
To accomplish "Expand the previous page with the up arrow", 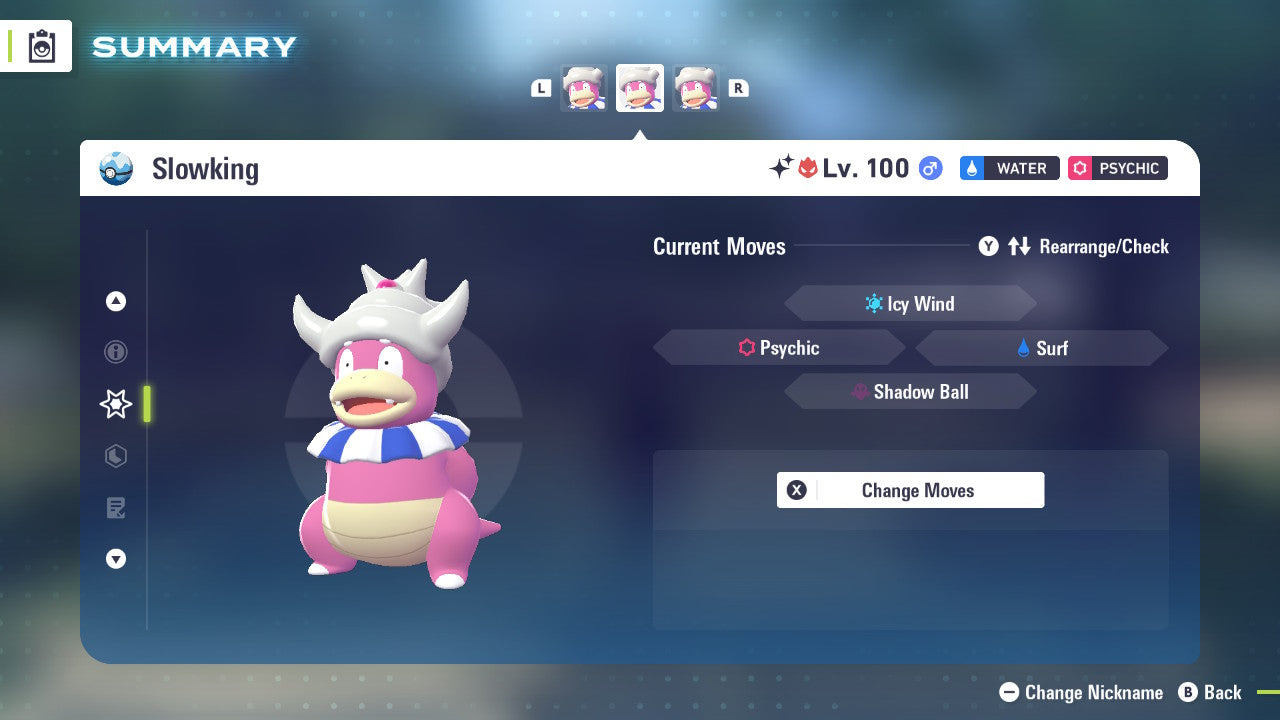I will click(115, 301).
